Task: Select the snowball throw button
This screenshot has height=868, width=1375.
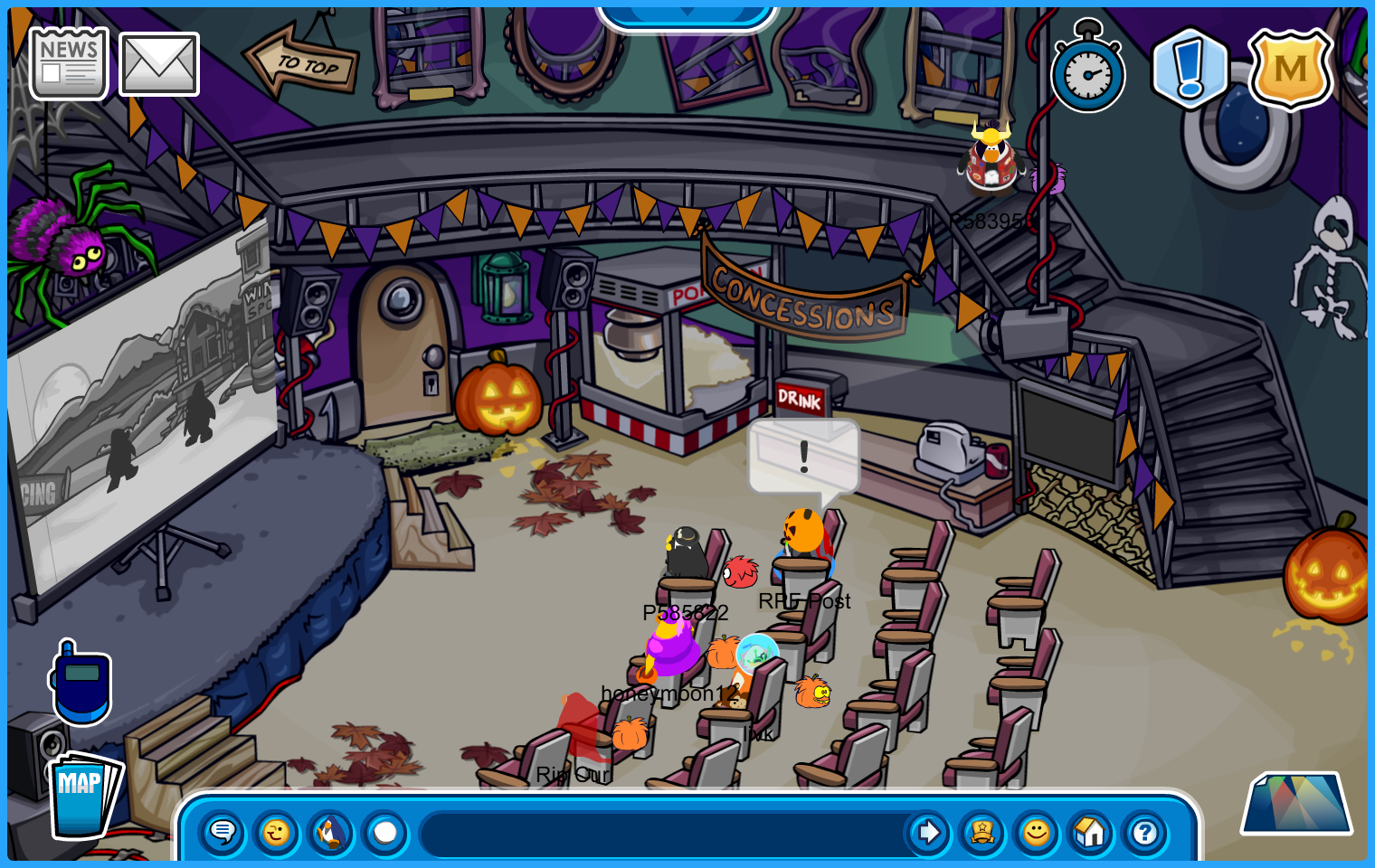Action: 385,832
